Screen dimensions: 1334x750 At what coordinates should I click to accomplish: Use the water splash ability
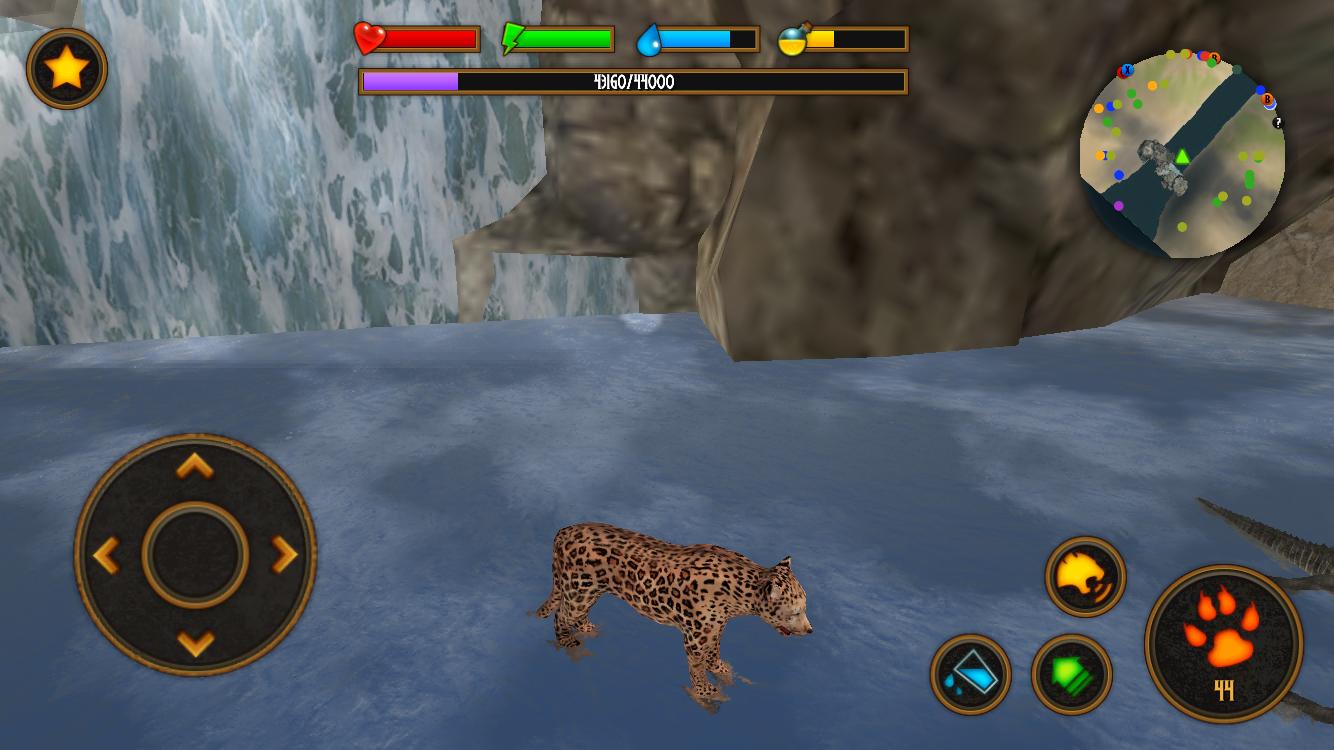(x=972, y=675)
